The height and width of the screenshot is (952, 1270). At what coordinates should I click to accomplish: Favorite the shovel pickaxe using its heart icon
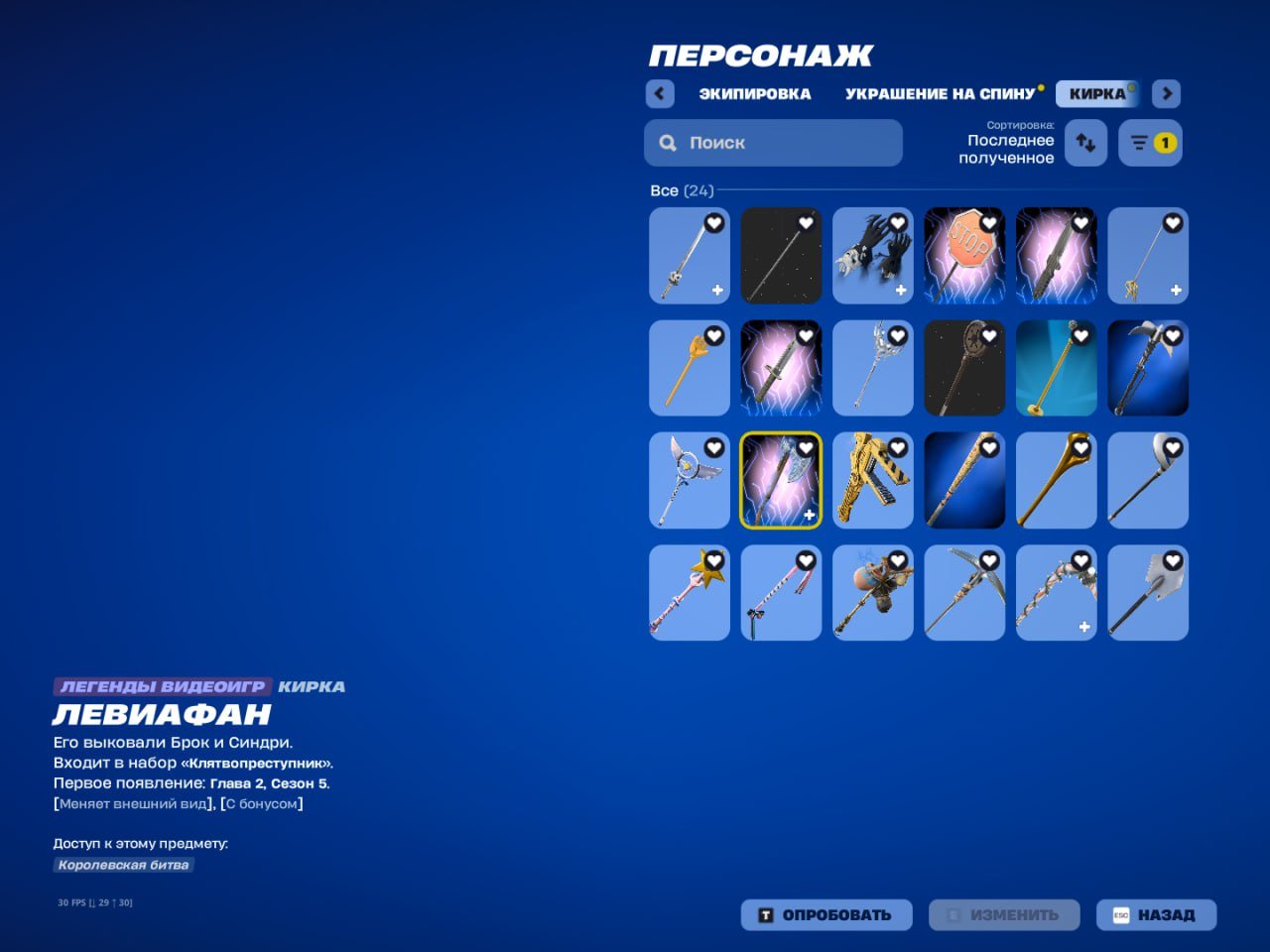tap(1175, 560)
